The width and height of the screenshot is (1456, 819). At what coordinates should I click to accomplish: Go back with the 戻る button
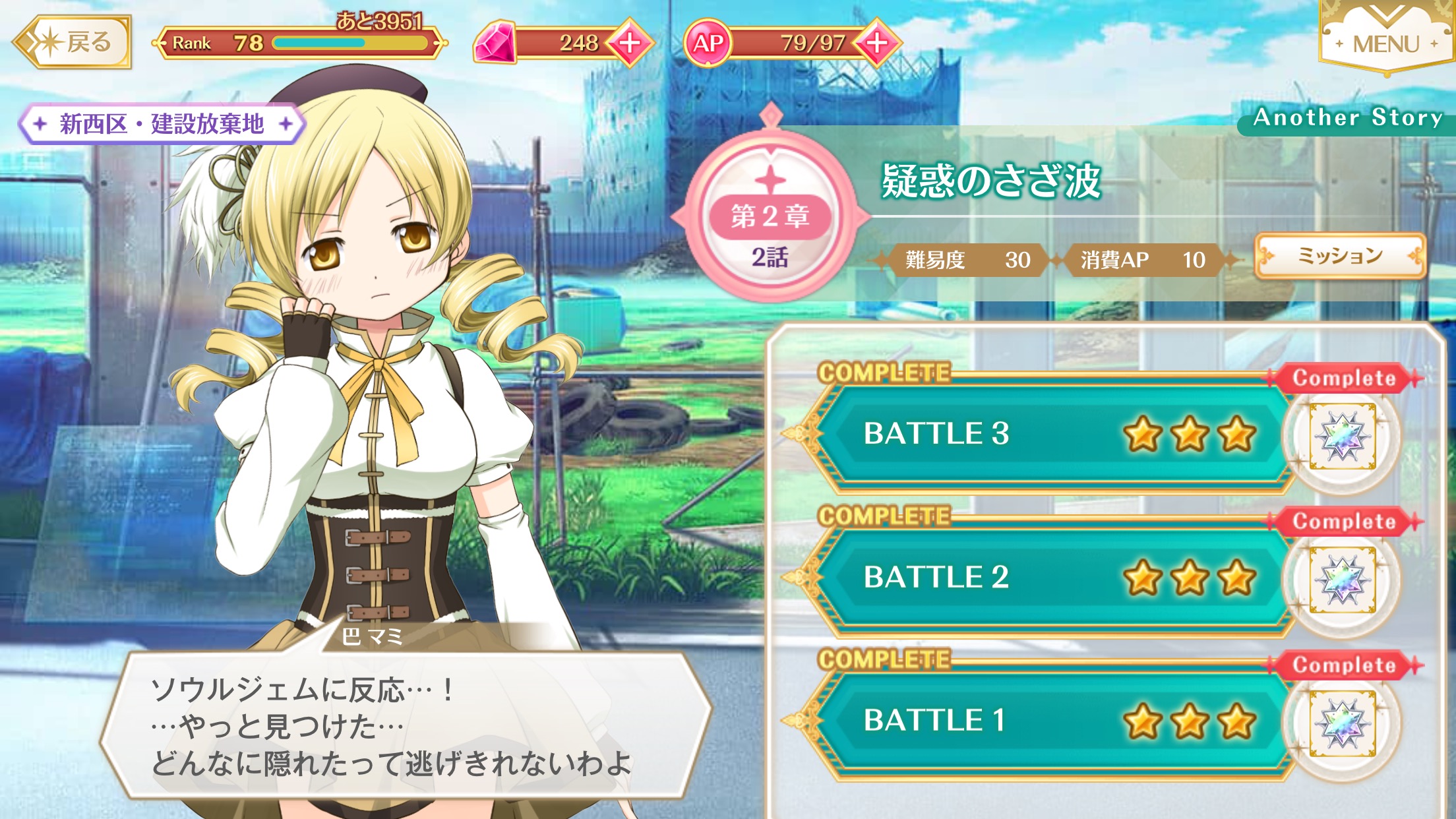coord(73,43)
